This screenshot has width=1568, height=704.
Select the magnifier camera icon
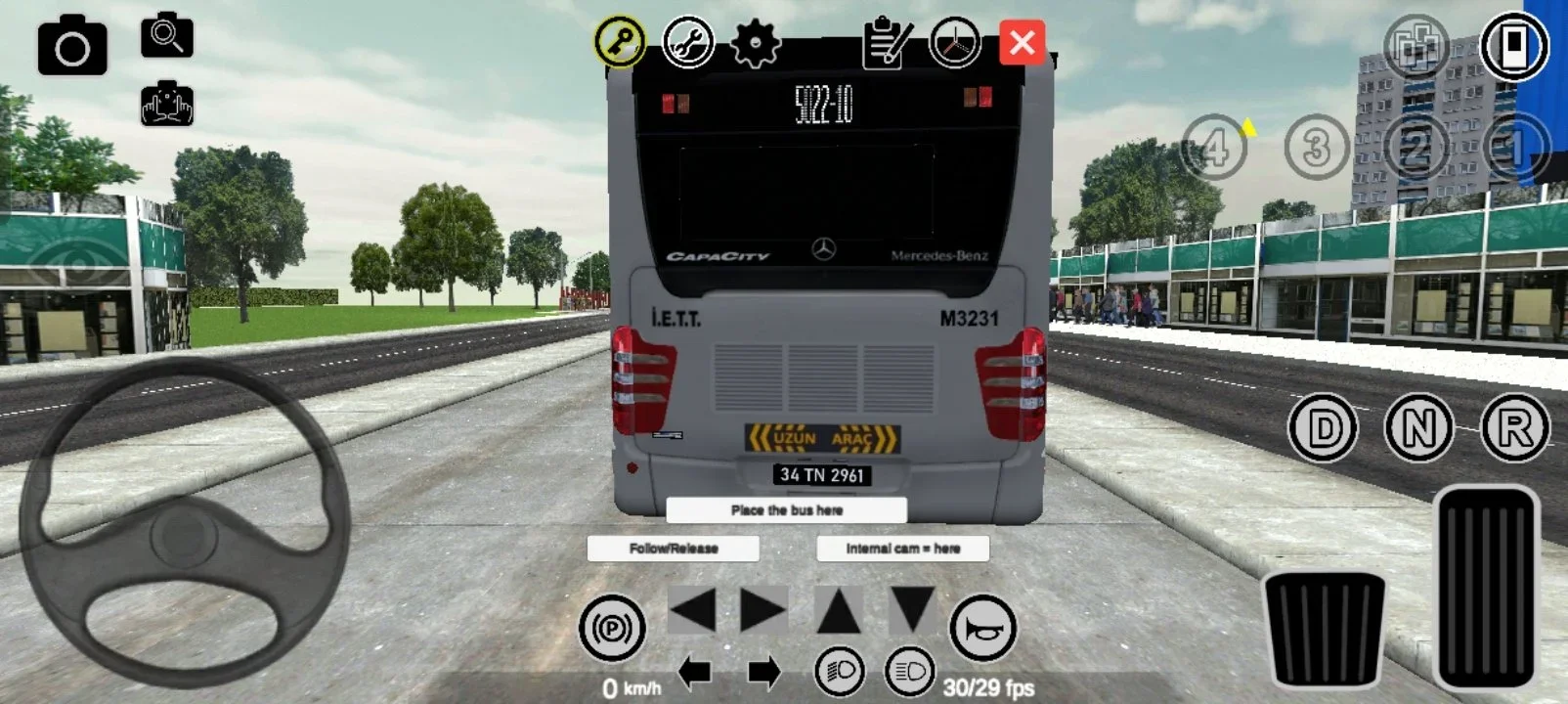click(x=166, y=37)
